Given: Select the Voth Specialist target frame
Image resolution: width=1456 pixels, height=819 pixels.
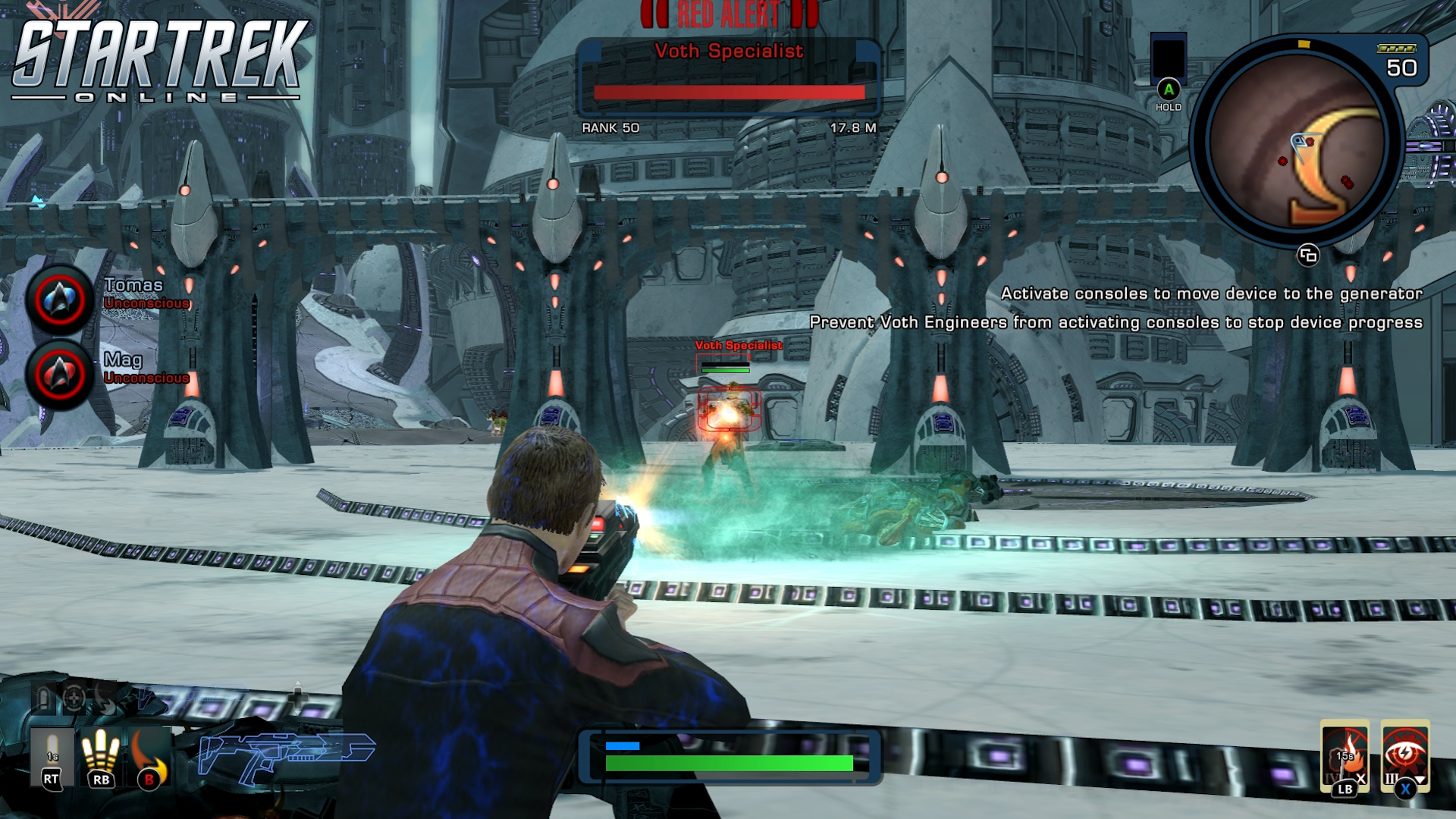Looking at the screenshot, I should [x=728, y=77].
